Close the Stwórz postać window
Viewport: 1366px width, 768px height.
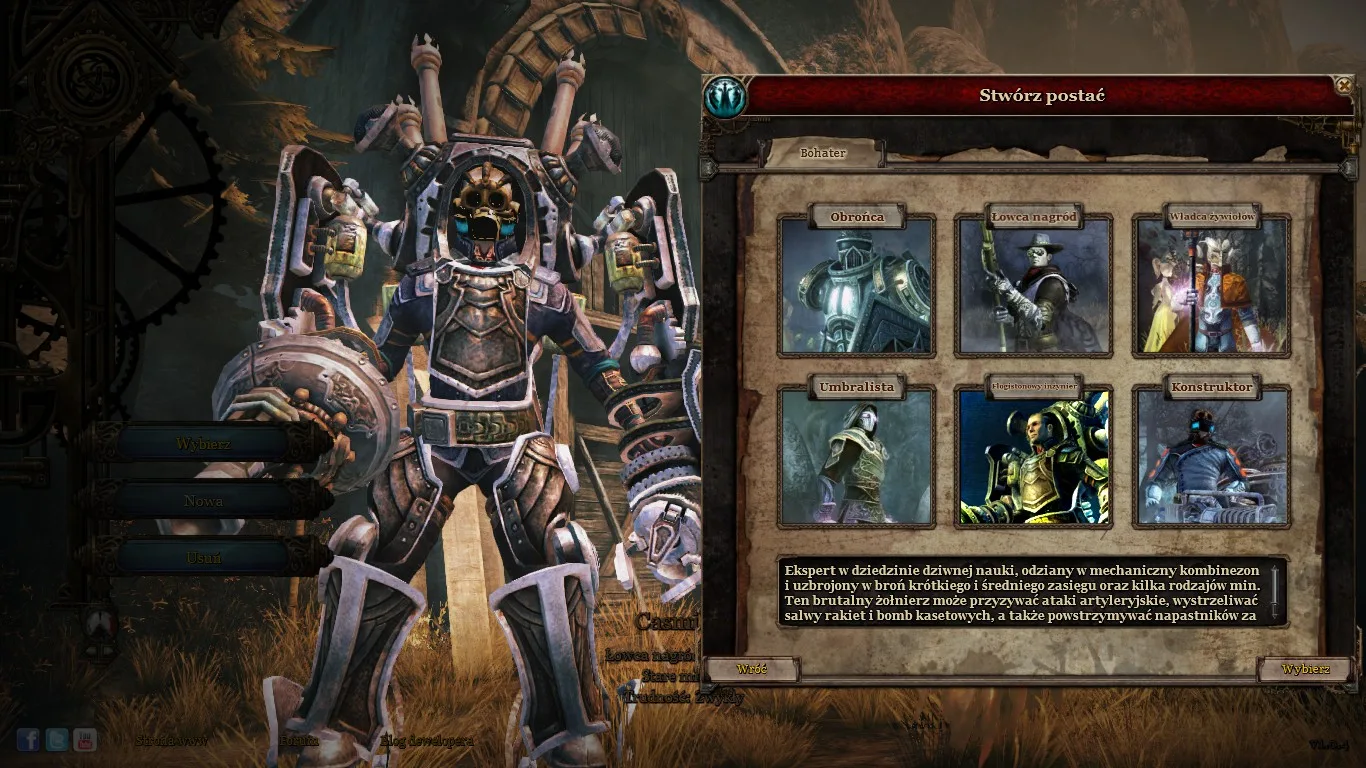point(1343,86)
